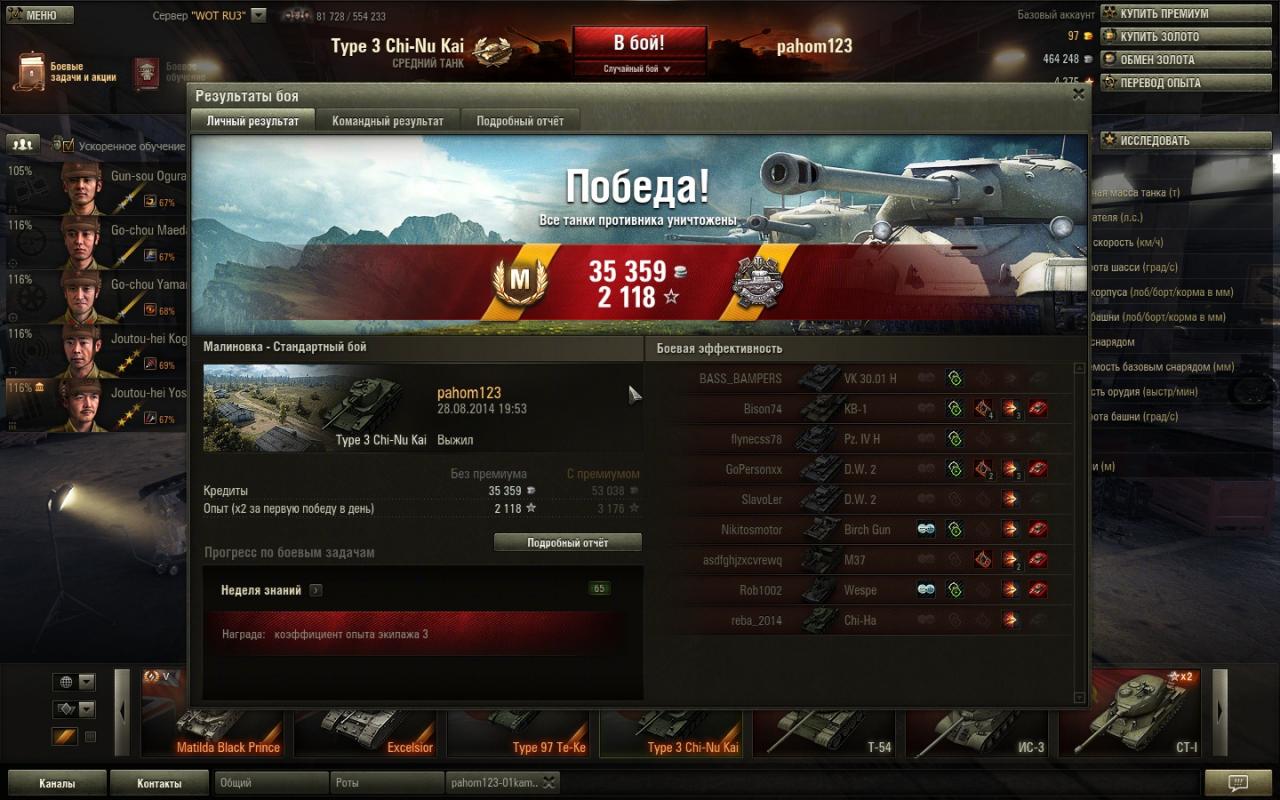Toggle the Ускоренное обучение checkbox
Viewport: 1280px width, 800px height.
[68, 146]
